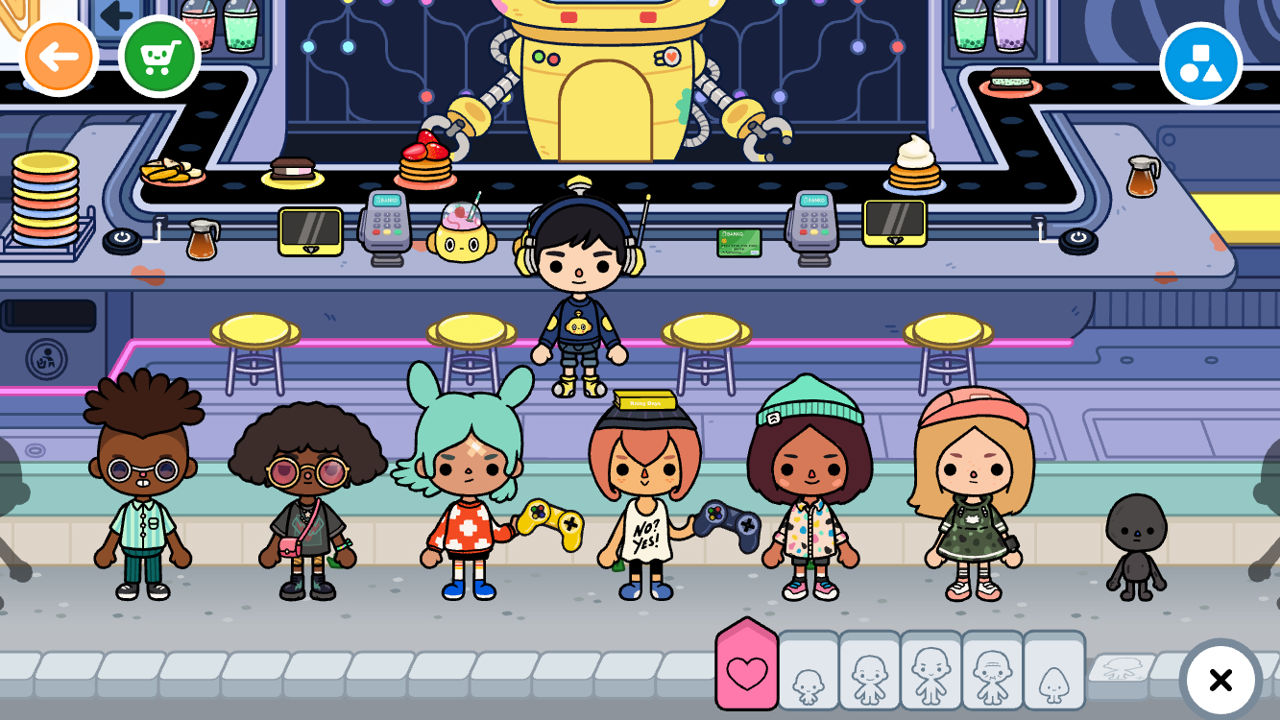Image resolution: width=1280 pixels, height=720 pixels.
Task: Tap the dark silhouette empty character slot
Action: [1136, 545]
